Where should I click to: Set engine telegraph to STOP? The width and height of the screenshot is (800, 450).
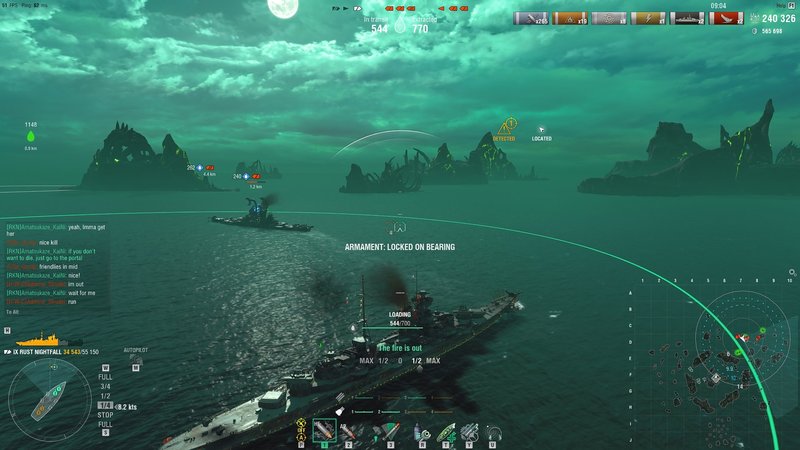point(105,415)
